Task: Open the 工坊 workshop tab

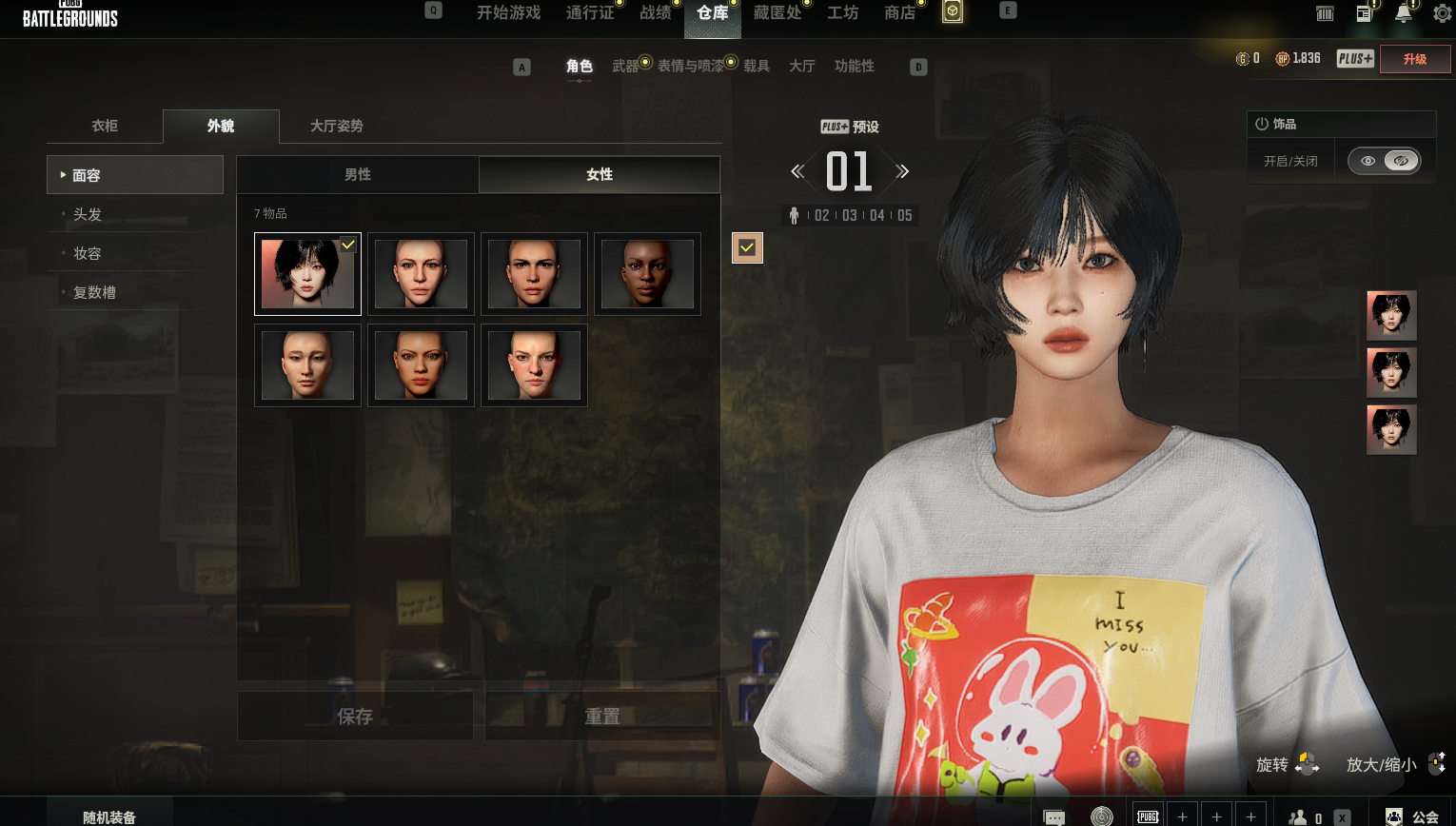Action: [x=842, y=13]
